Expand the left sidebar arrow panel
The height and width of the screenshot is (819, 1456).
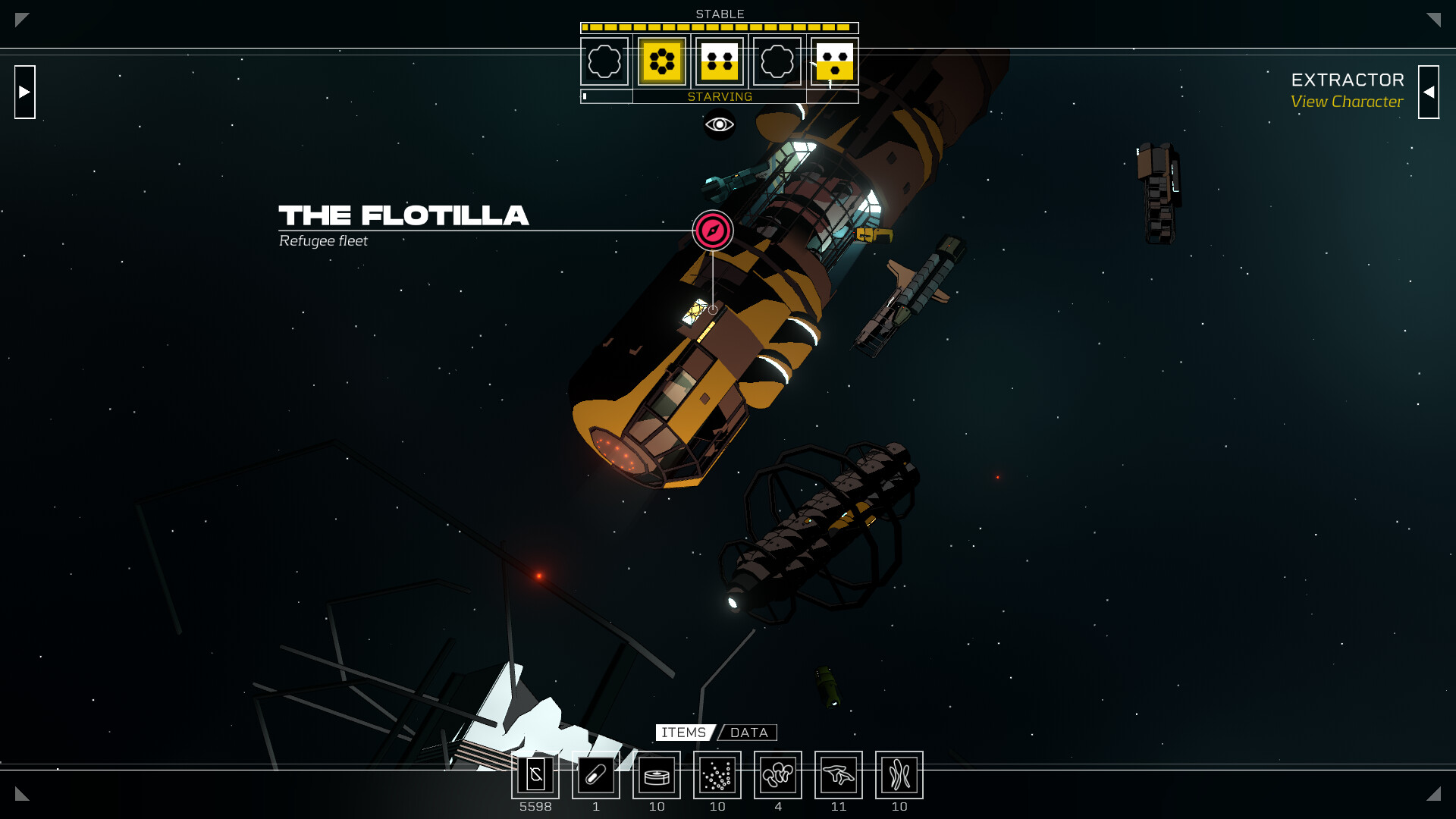click(25, 92)
